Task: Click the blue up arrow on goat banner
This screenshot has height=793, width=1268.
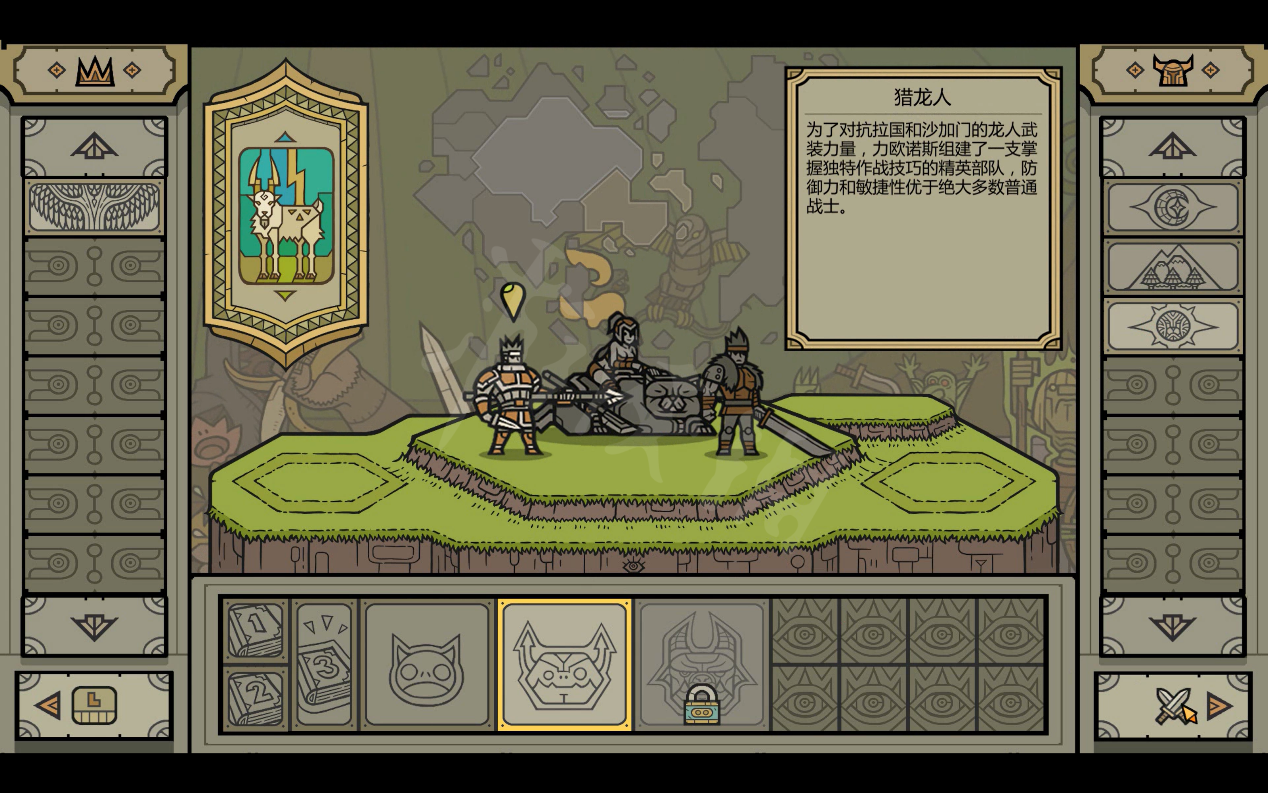Action: (x=286, y=137)
